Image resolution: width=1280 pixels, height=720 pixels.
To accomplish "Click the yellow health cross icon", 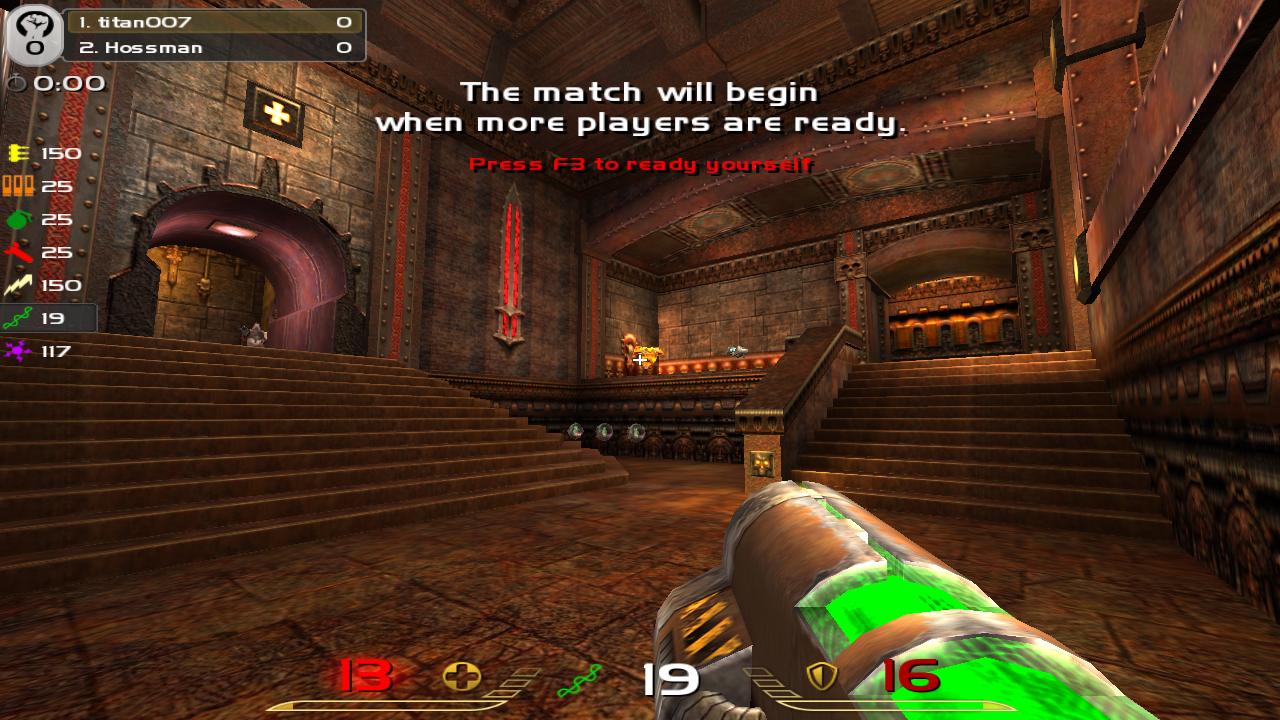I will coord(461,677).
